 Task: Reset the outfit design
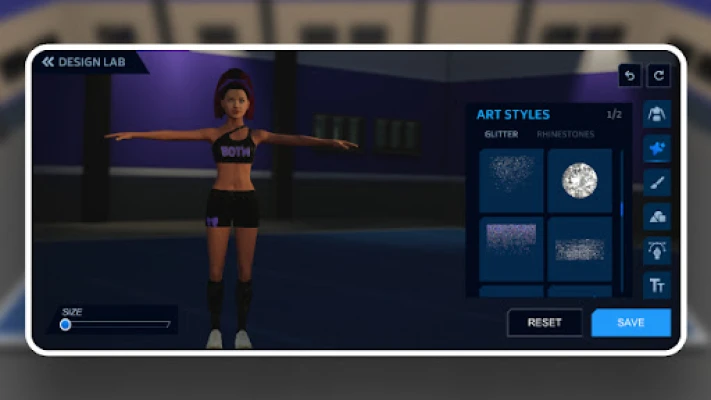545,322
